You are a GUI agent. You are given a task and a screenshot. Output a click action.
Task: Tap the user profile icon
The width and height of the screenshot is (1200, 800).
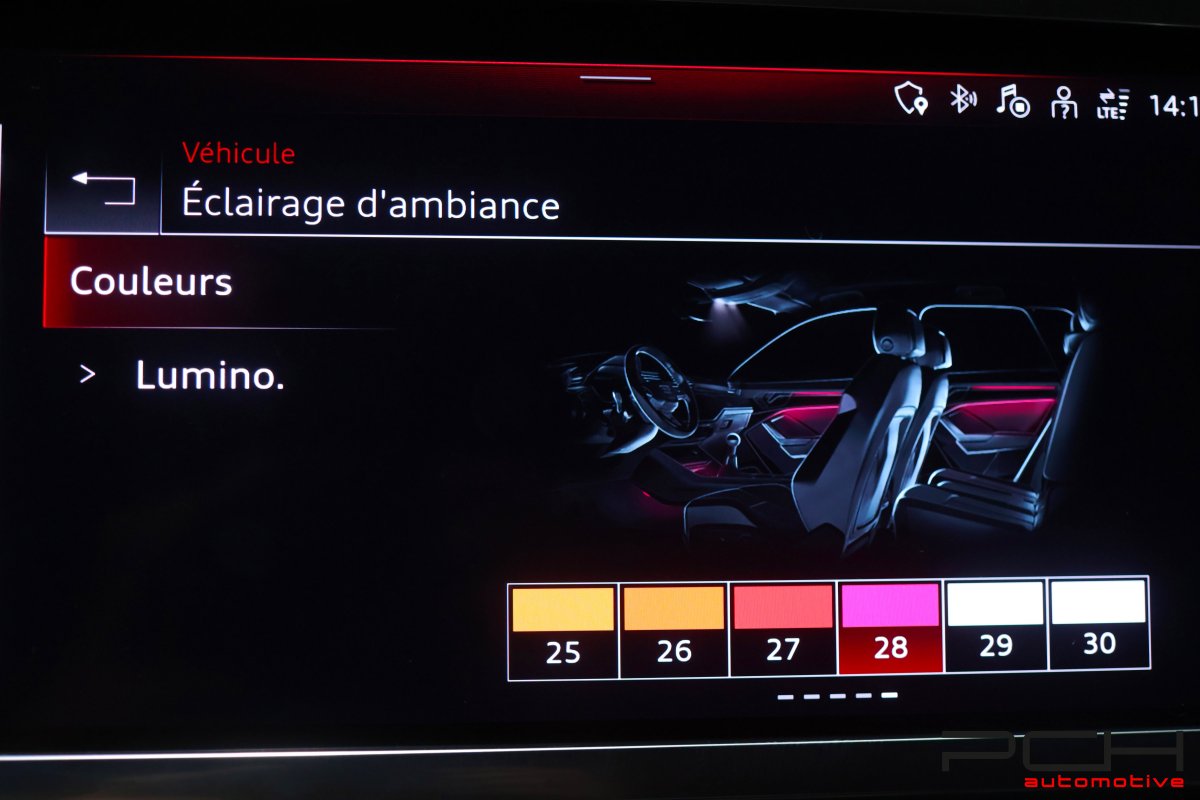tap(1063, 102)
